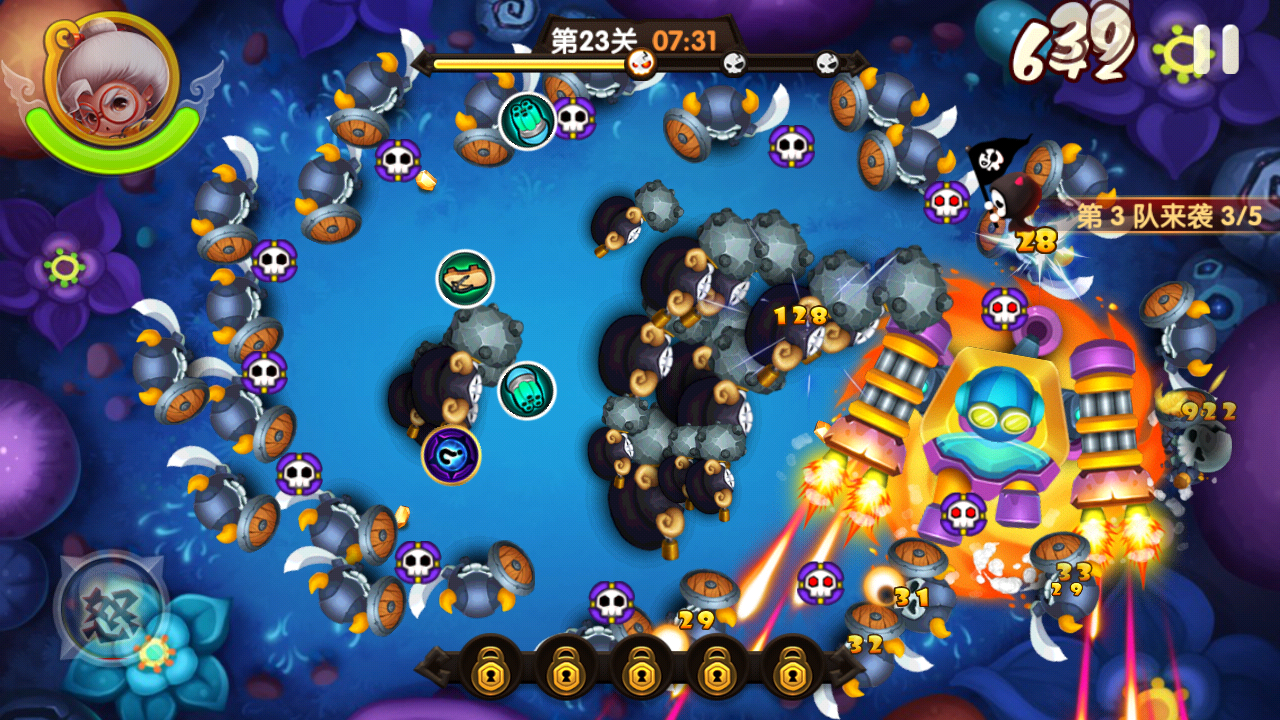Screen dimensions: 1280x720
Task: Tap the grandma hero portrait
Action: pos(110,80)
